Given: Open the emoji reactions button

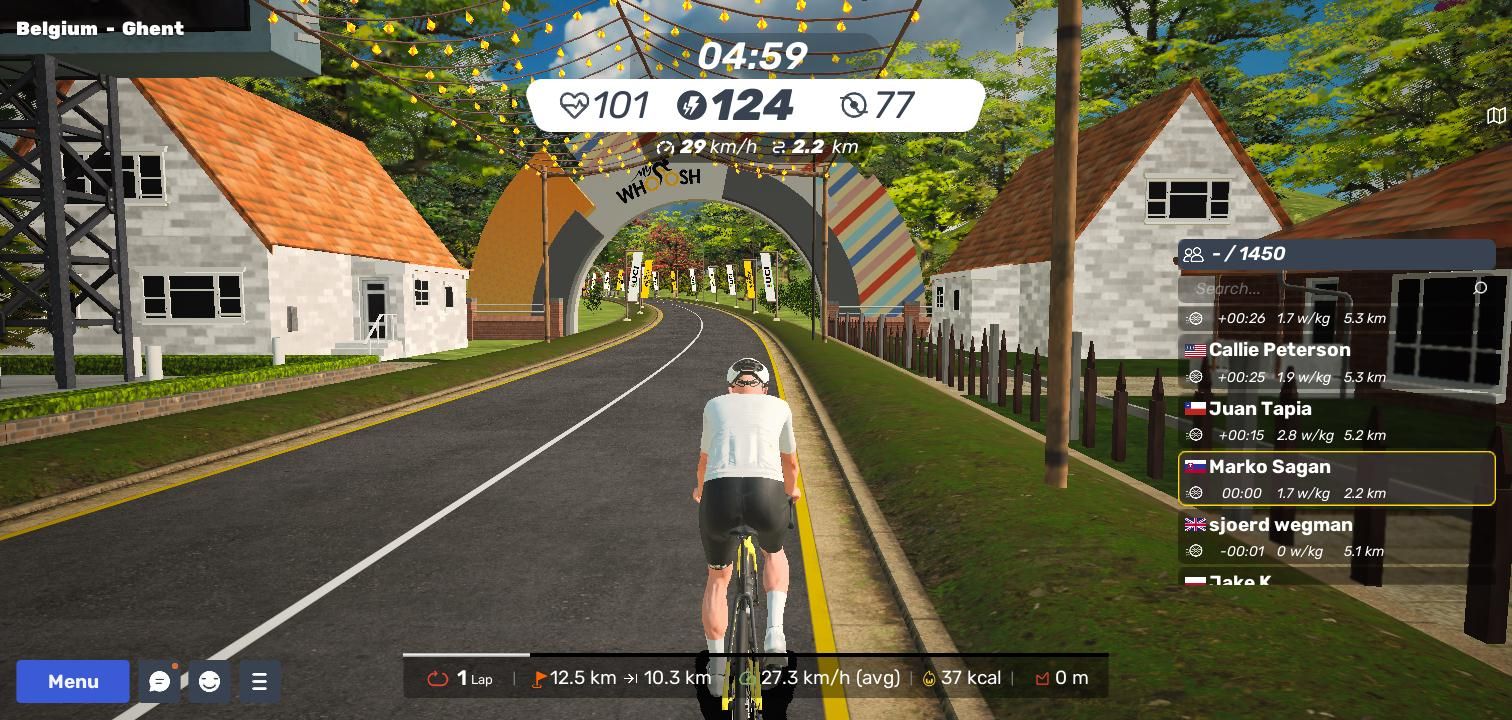Looking at the screenshot, I should (x=209, y=681).
